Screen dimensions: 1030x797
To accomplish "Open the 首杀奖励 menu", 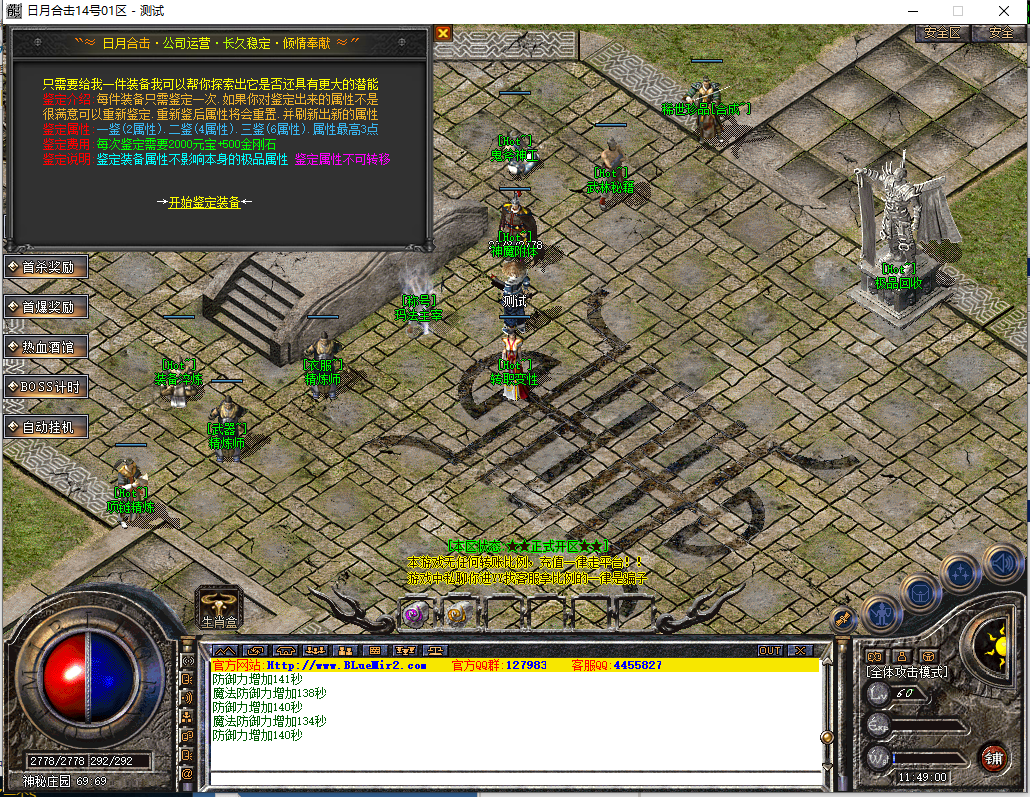I will coord(47,267).
